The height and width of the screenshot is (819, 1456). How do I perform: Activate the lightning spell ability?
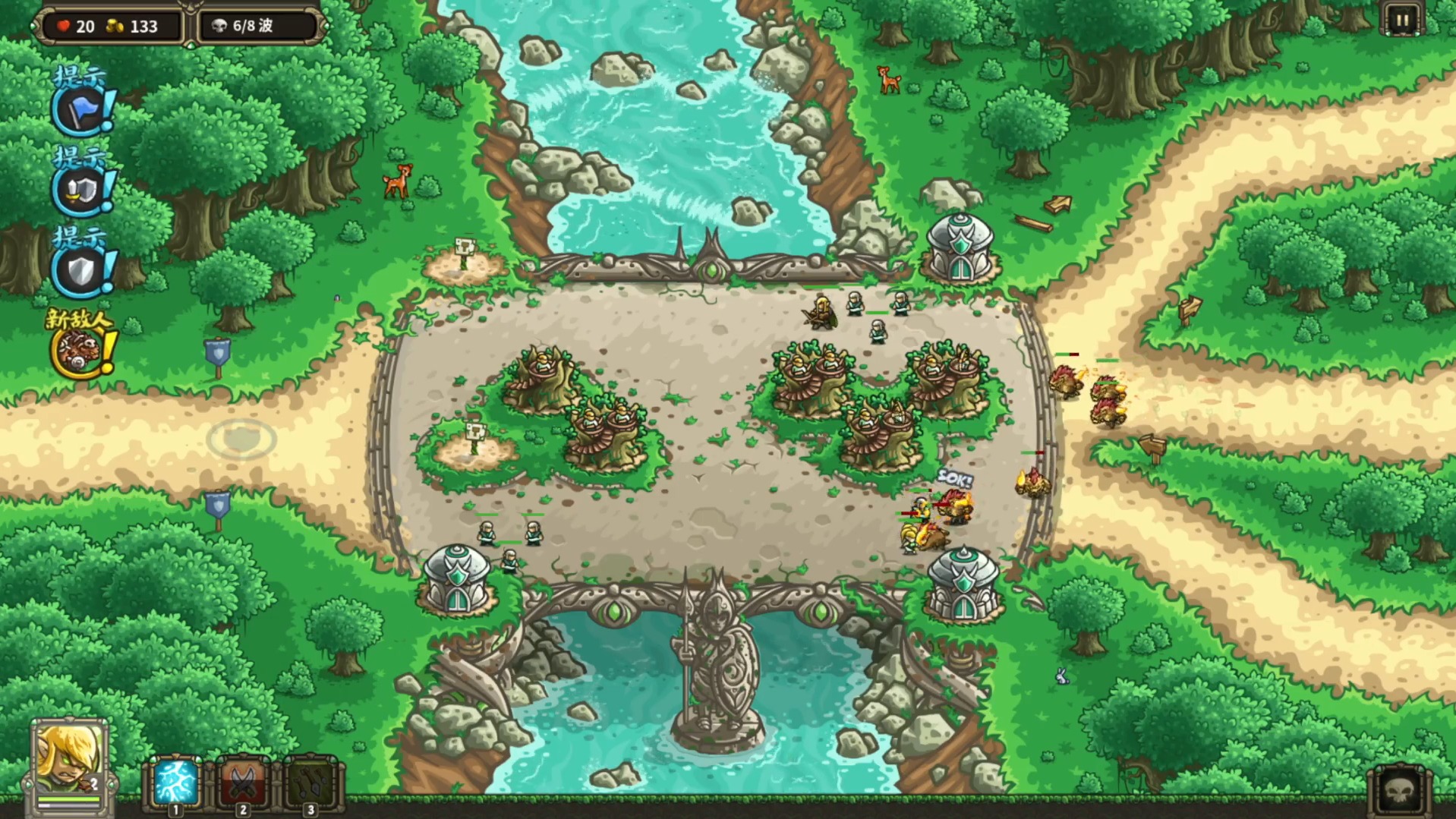click(175, 783)
